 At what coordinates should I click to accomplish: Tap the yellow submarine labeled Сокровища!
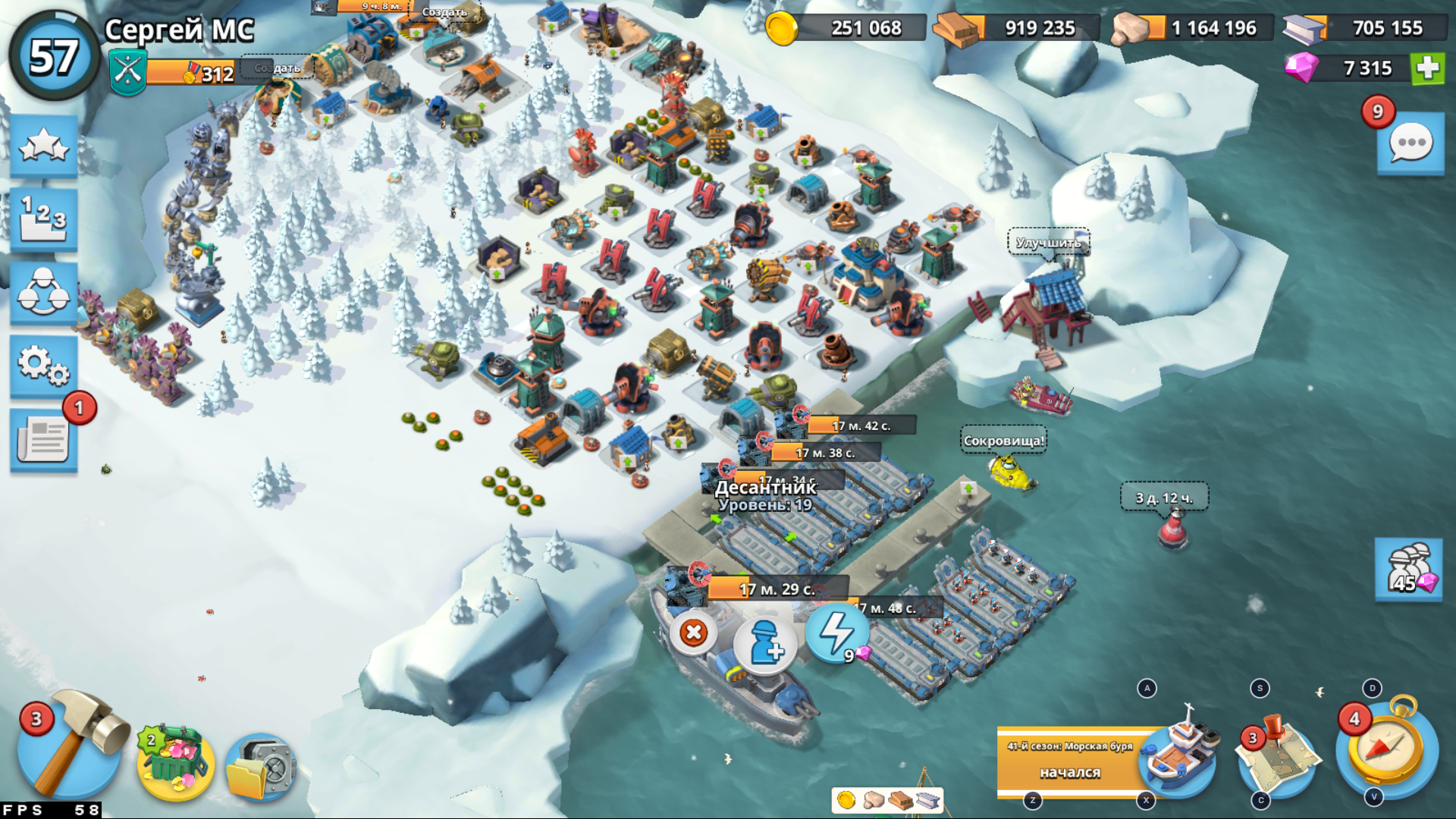tap(1009, 470)
